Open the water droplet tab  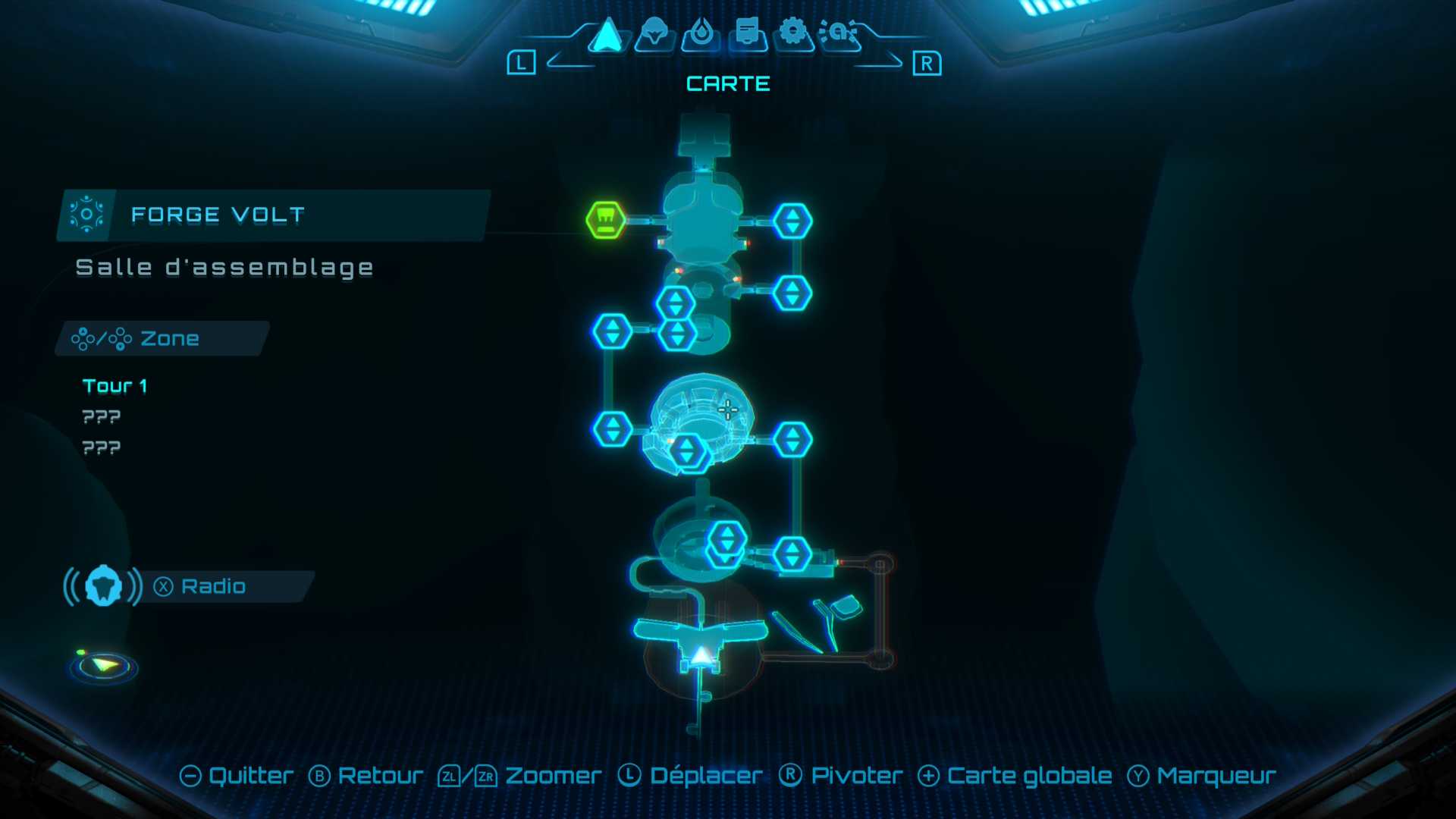[701, 34]
